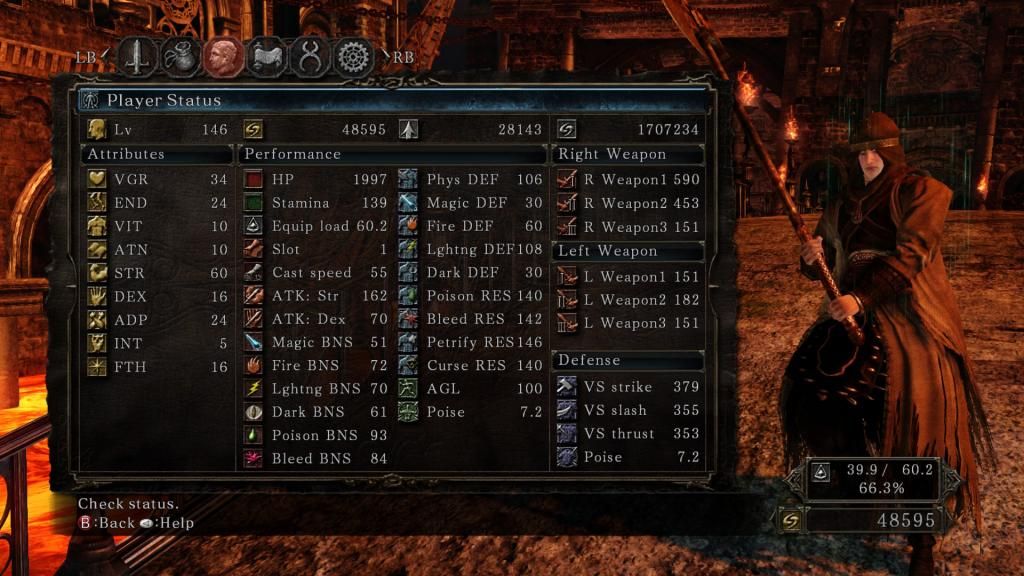Select the R Weapon1 entry
Viewport: 1024px width, 576px height.
coord(629,180)
